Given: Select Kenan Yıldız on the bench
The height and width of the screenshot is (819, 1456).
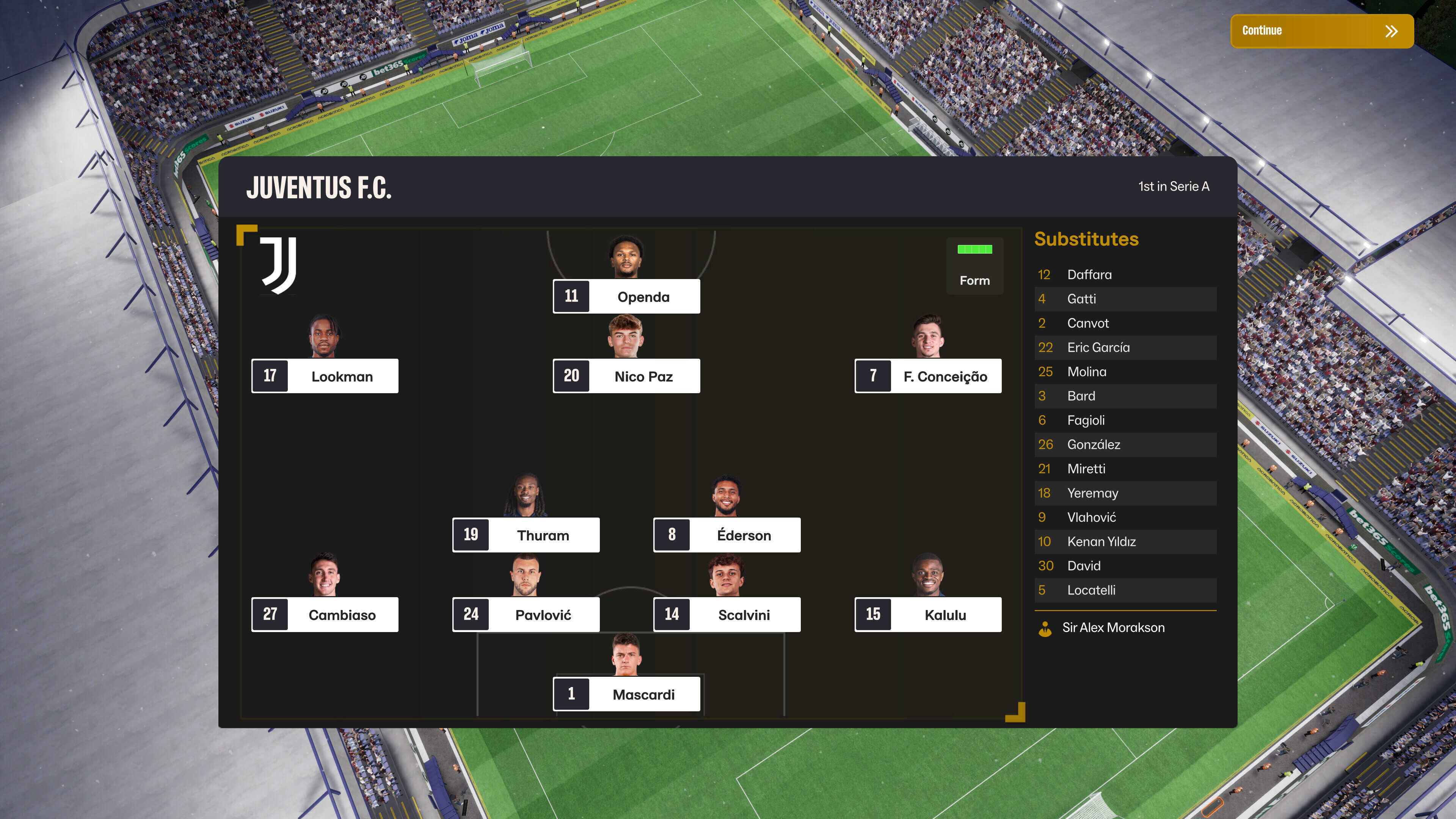Looking at the screenshot, I should pyautogui.click(x=1101, y=541).
